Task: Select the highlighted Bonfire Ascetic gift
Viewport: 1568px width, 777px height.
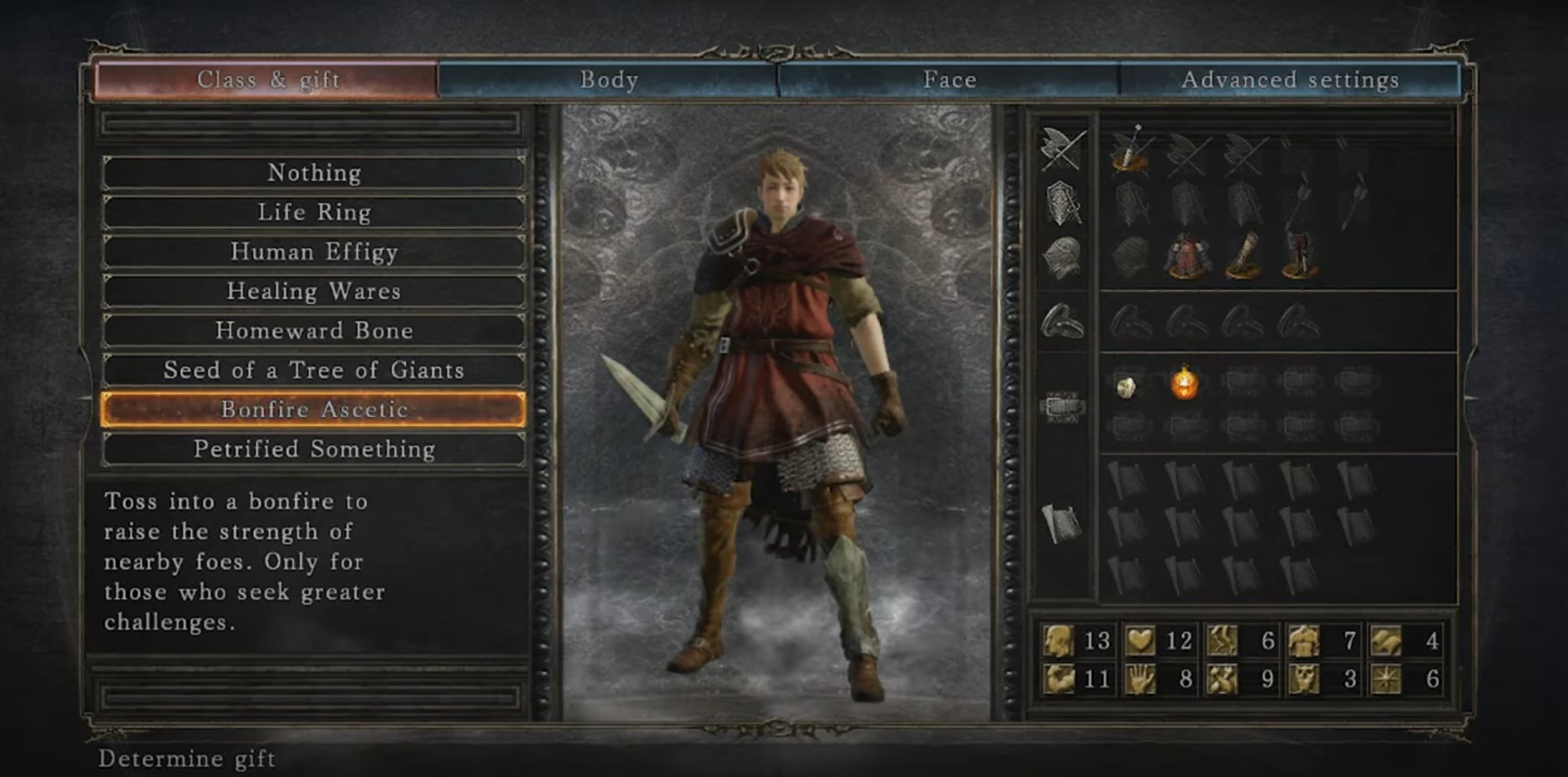Action: [314, 409]
